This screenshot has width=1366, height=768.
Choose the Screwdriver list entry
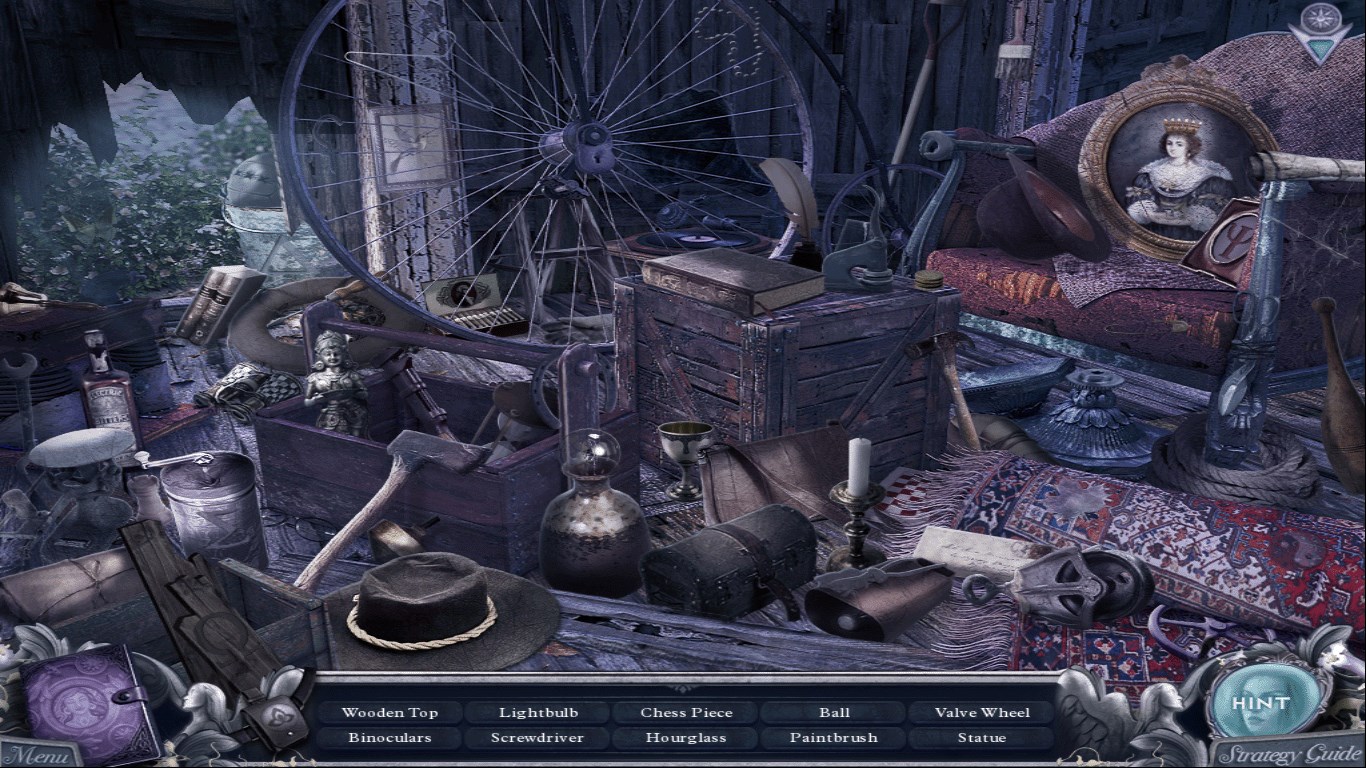538,738
